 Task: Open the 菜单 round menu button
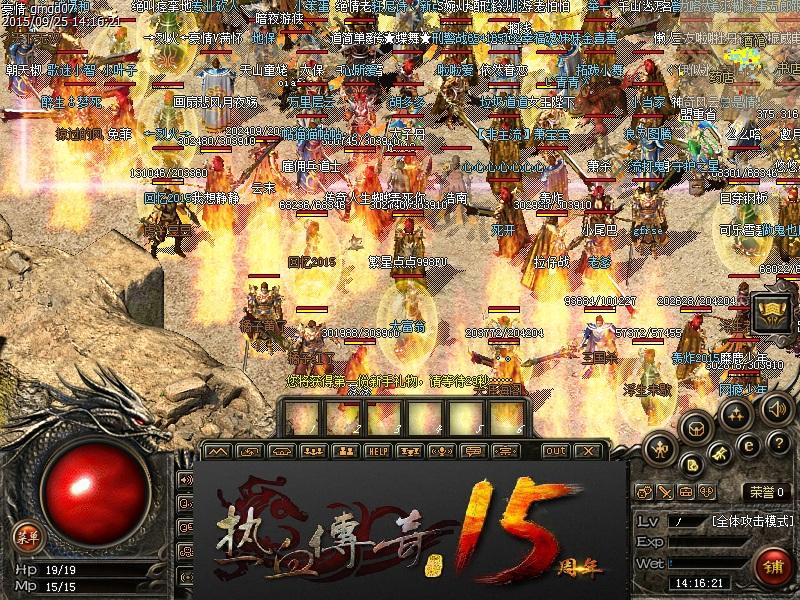click(x=27, y=537)
